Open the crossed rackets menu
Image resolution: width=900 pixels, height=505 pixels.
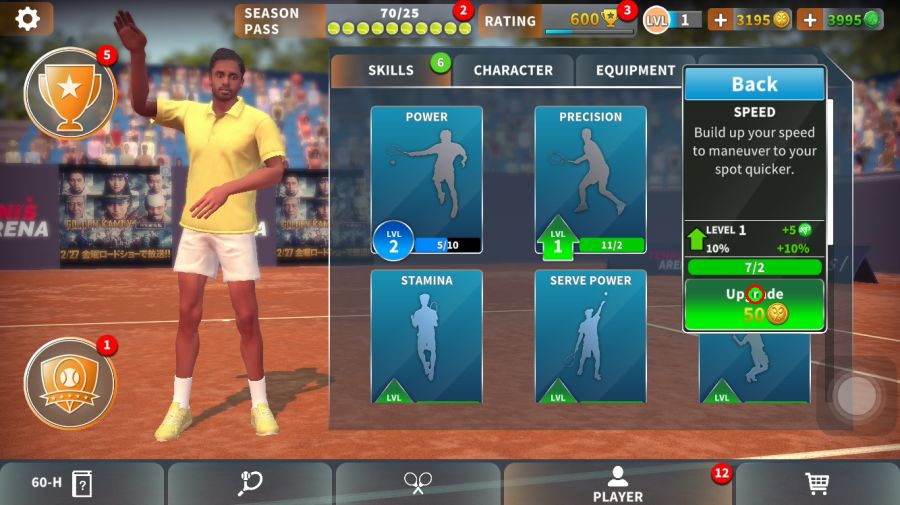pos(418,484)
